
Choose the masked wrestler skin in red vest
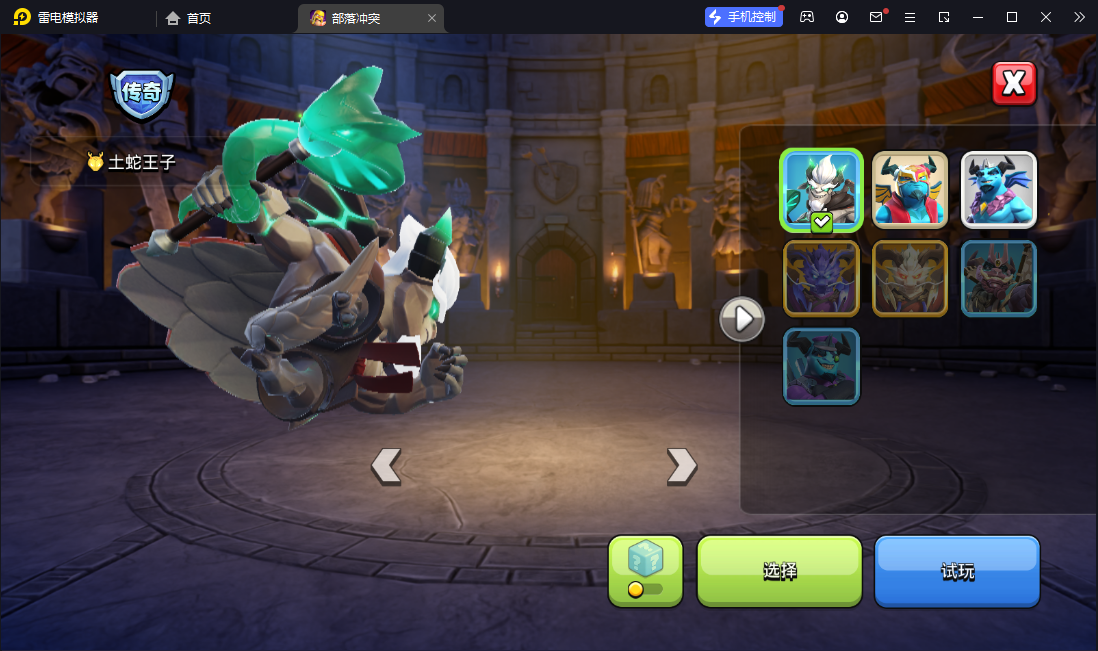pos(910,190)
